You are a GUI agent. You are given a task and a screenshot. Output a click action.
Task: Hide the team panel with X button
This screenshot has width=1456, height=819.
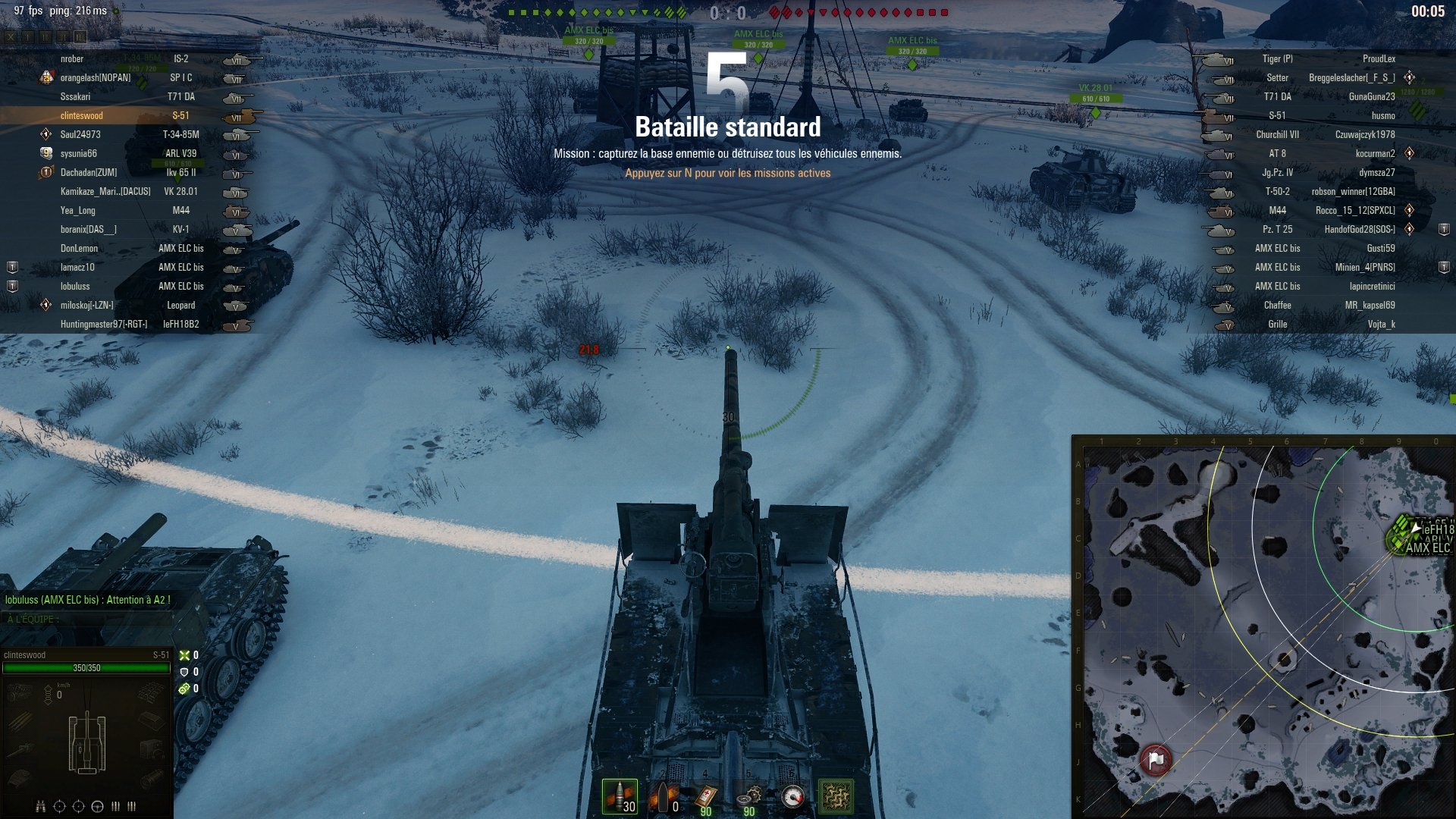11,36
